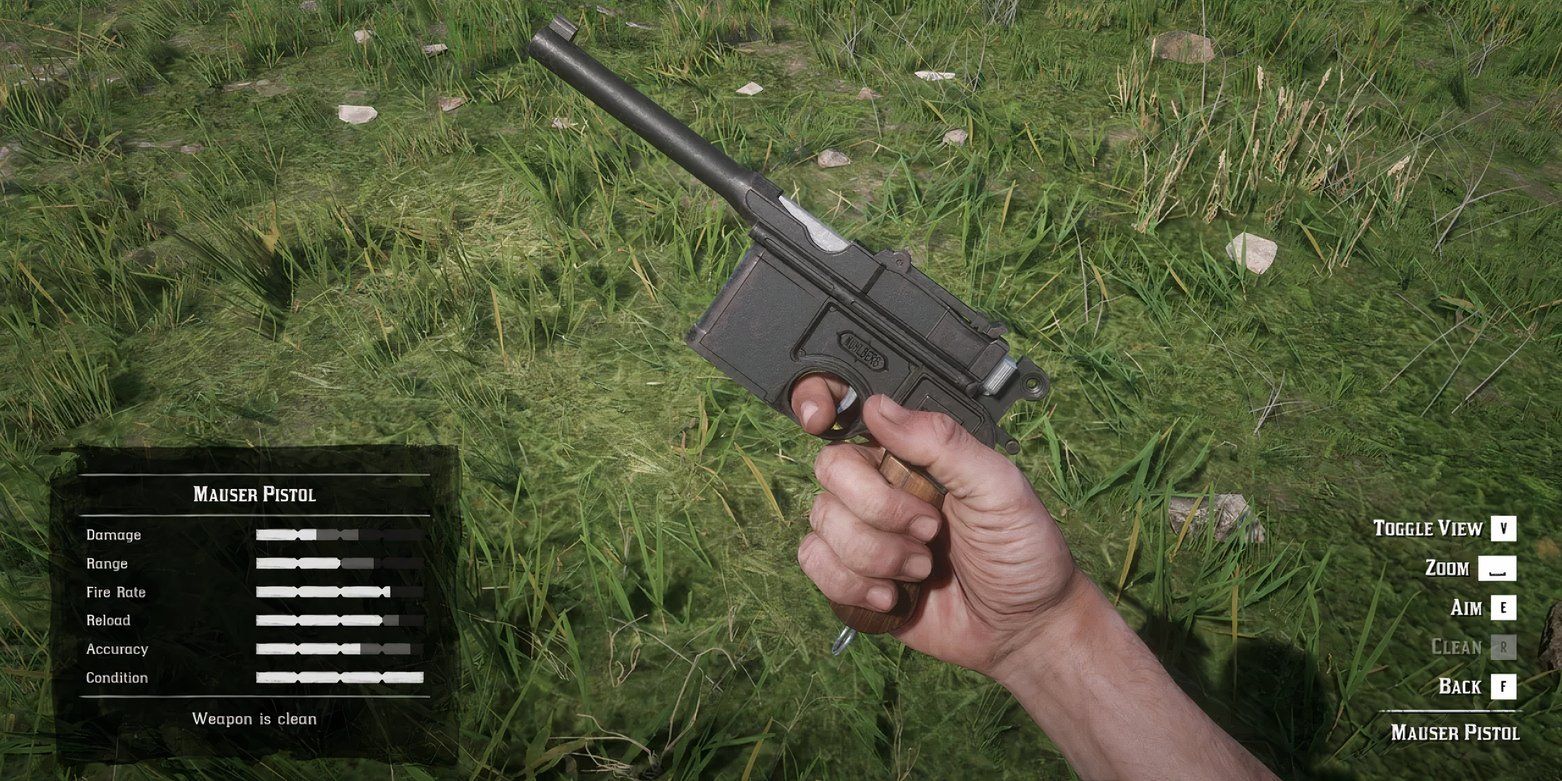Select the Aim E key prompt
Image resolution: width=1562 pixels, height=781 pixels.
coord(1502,607)
